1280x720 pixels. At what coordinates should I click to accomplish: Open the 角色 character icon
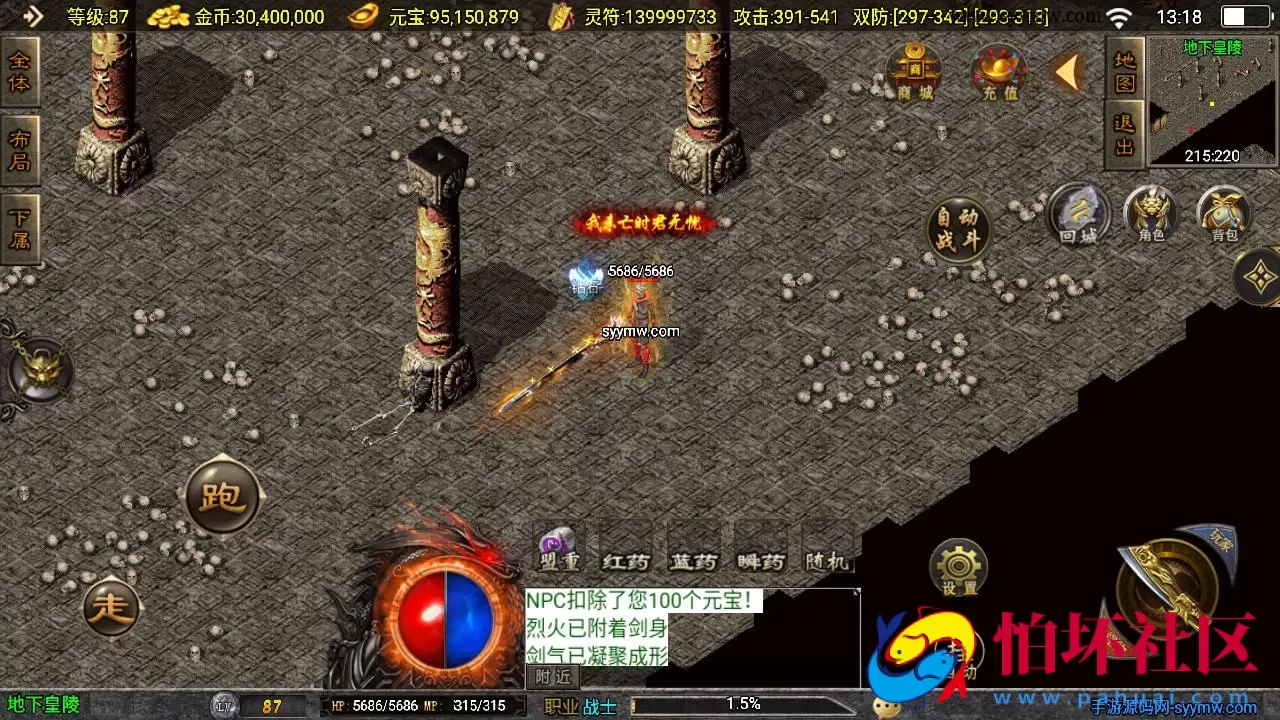tap(1152, 218)
